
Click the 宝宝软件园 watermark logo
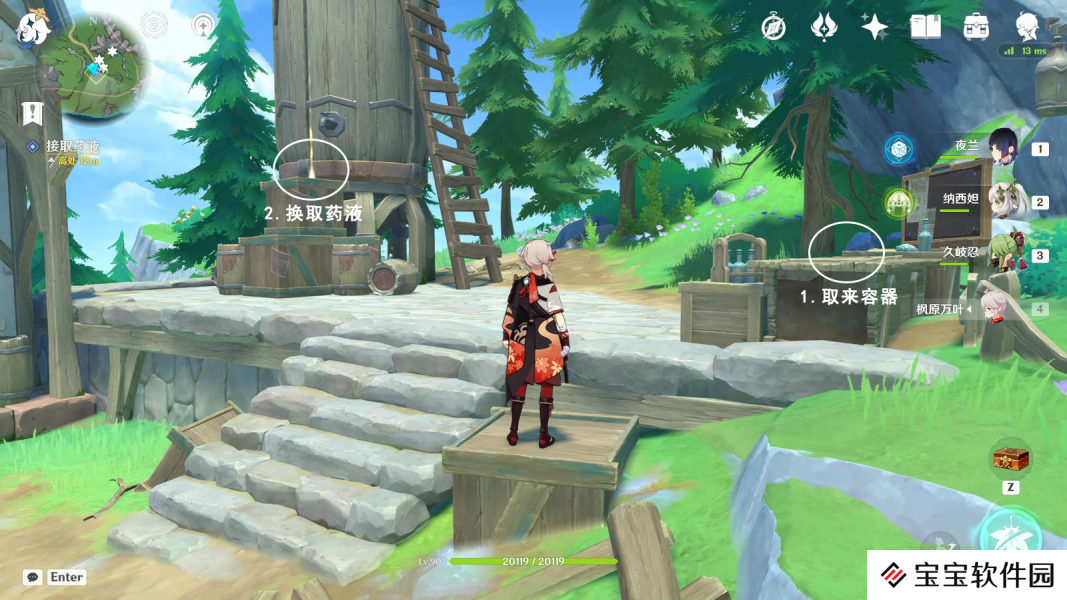[966, 575]
